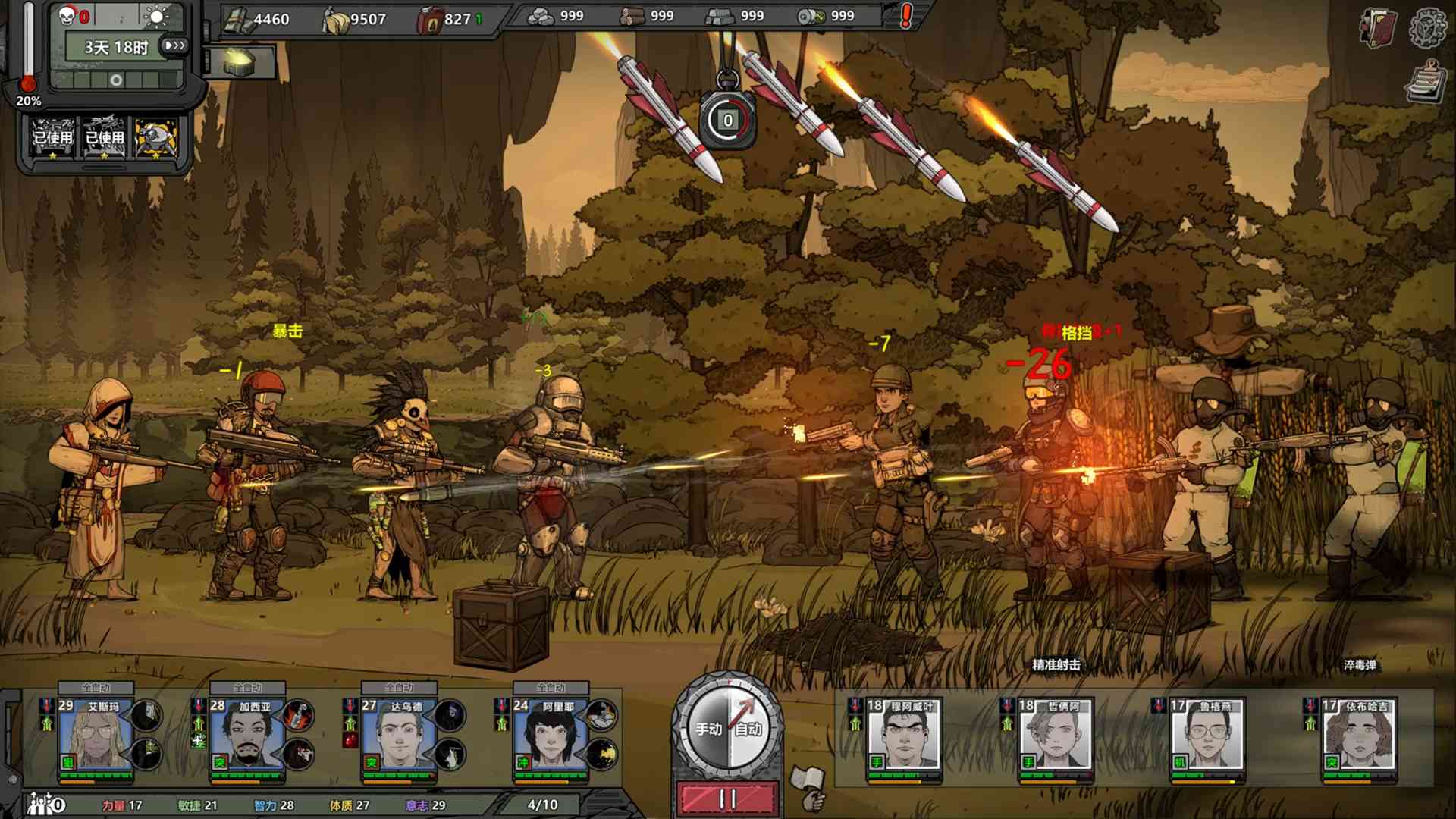
Task: Click 艾斯玛's green 狙 stance badge
Action: click(67, 764)
